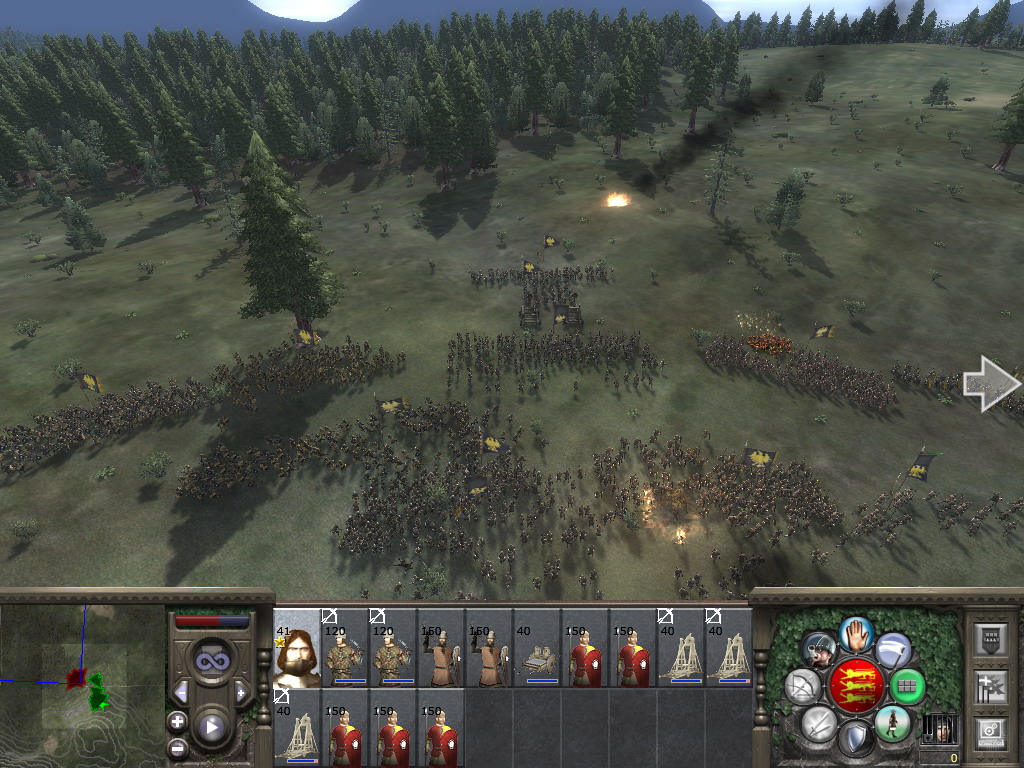Sound the rally horn button

click(x=819, y=650)
